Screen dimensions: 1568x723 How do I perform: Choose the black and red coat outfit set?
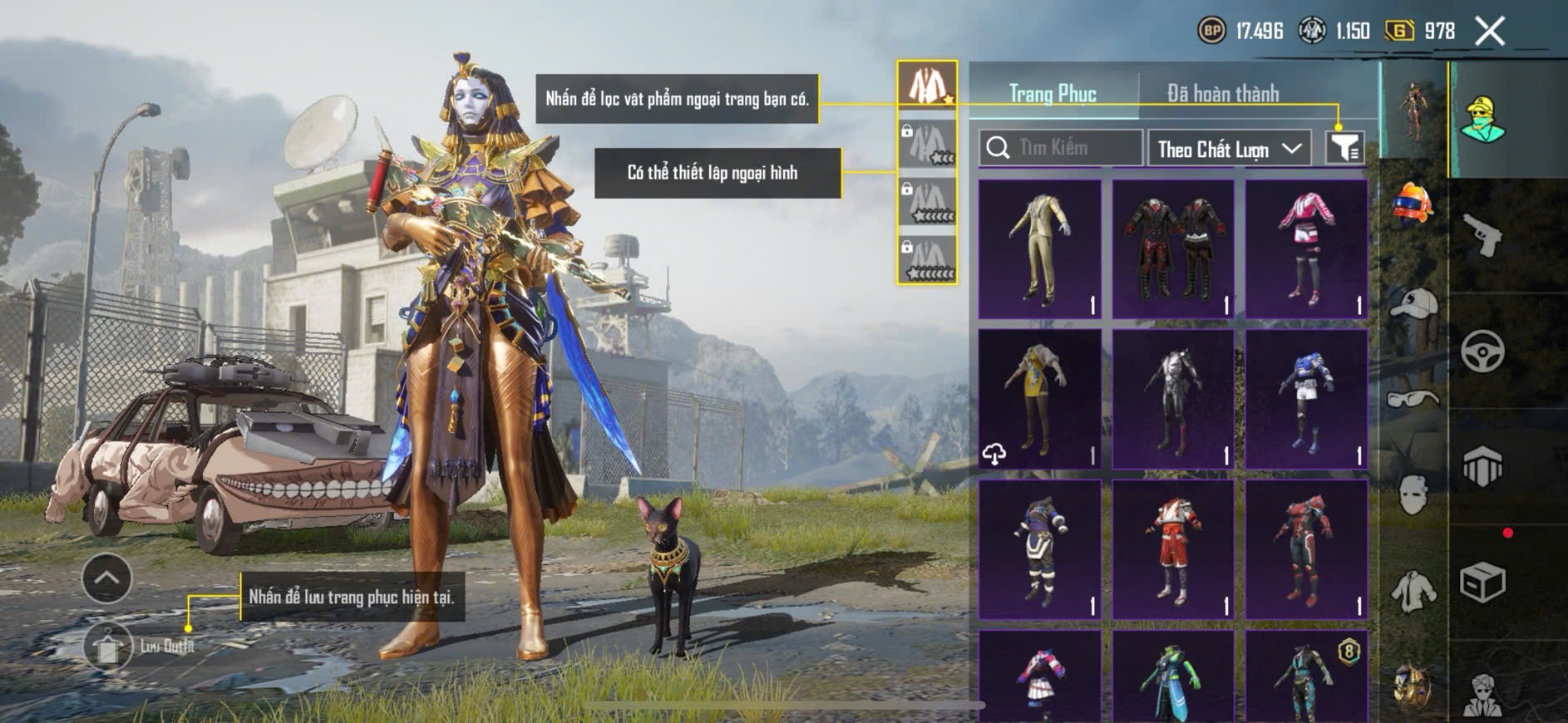pyautogui.click(x=1173, y=249)
